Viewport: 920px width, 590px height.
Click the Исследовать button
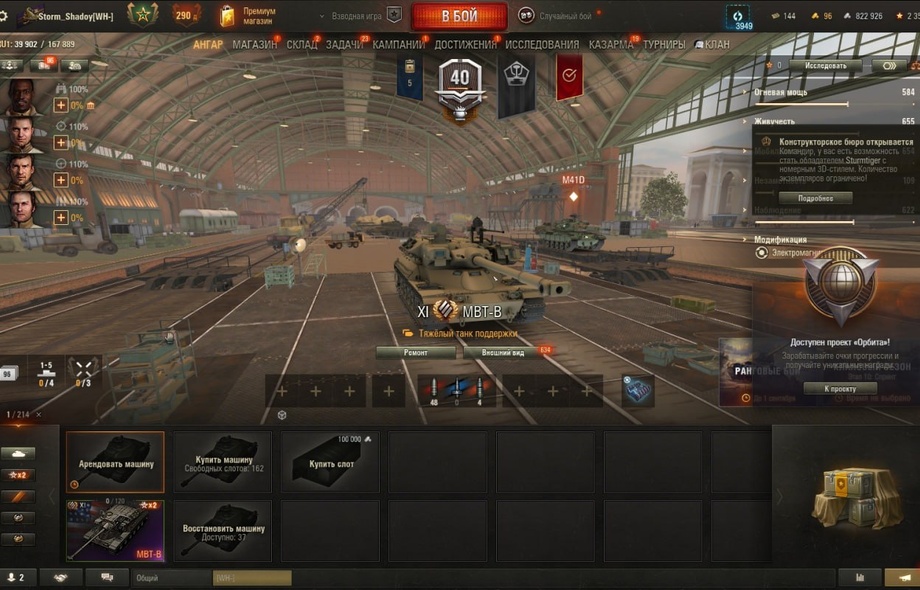[x=826, y=66]
